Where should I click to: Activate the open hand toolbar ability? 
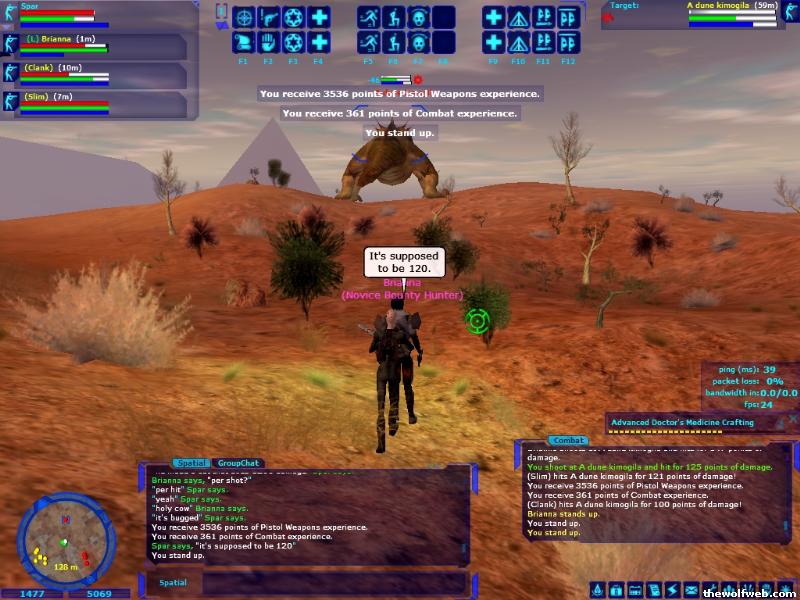268,43
